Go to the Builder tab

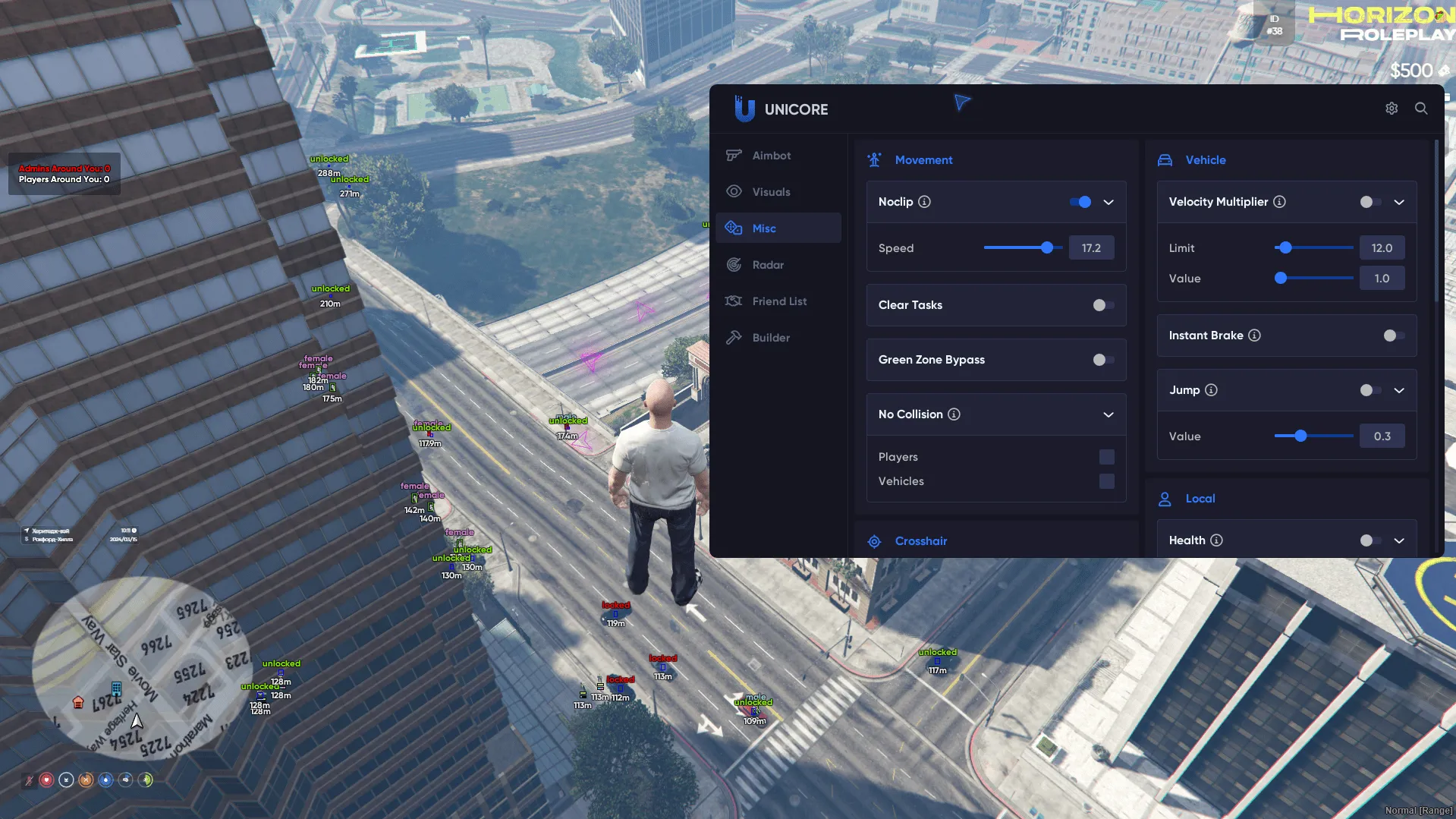pyautogui.click(x=771, y=338)
